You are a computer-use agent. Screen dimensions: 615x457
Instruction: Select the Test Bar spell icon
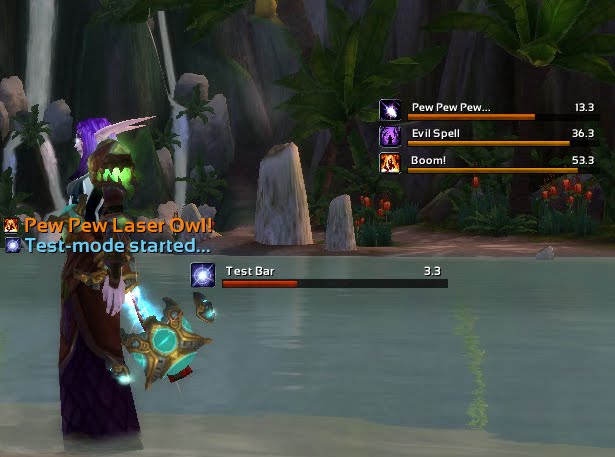[203, 275]
